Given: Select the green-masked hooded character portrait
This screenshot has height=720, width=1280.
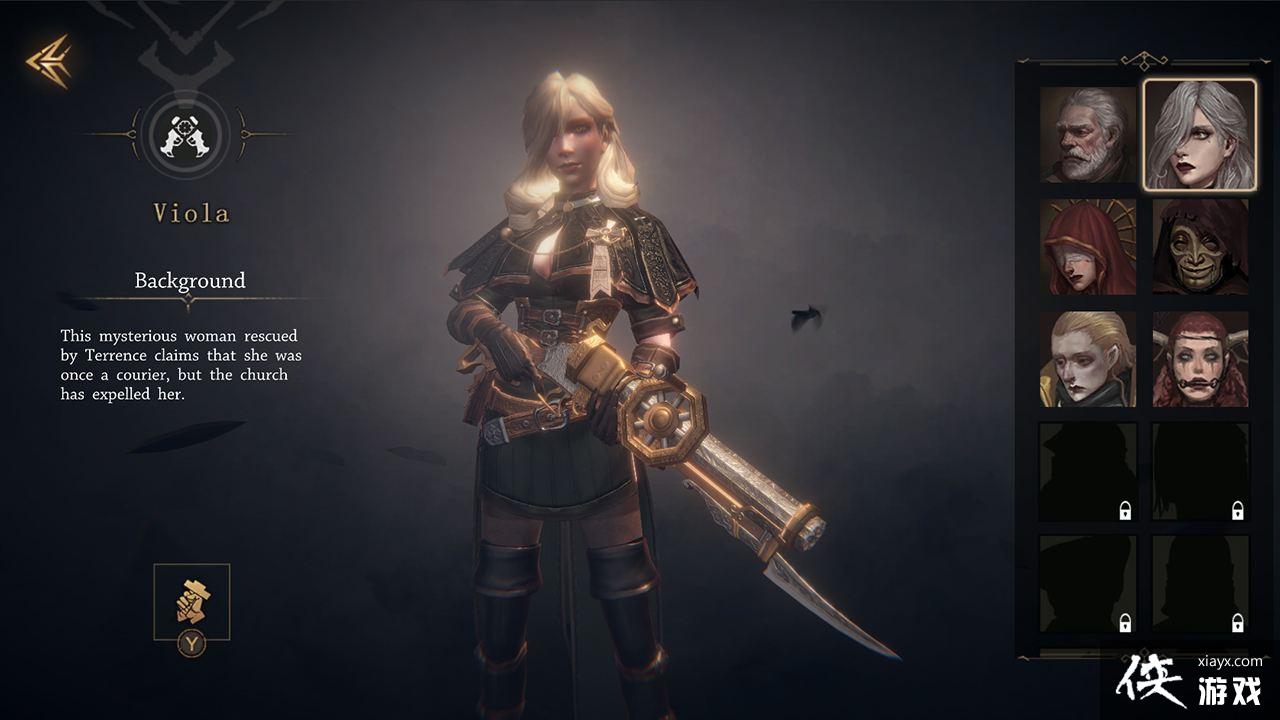Looking at the screenshot, I should [x=1200, y=247].
